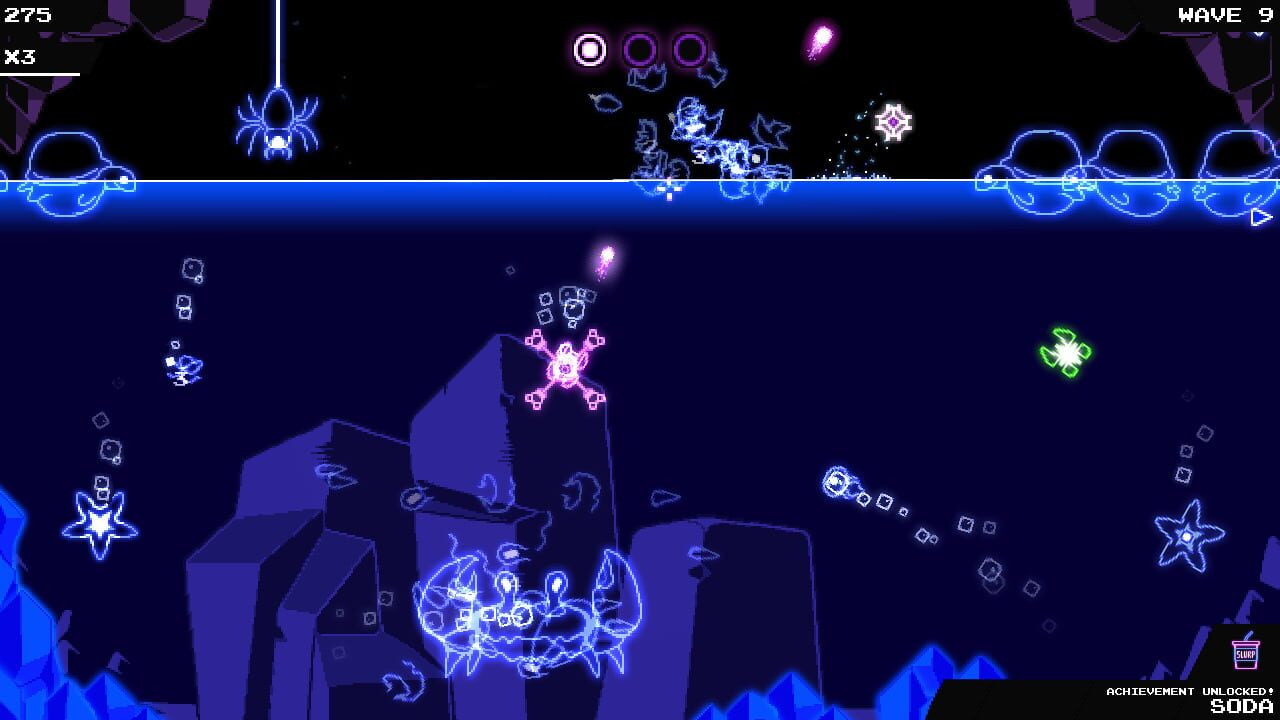Select the white spiky pickup near the surface
The width and height of the screenshot is (1280, 720).
(x=895, y=121)
